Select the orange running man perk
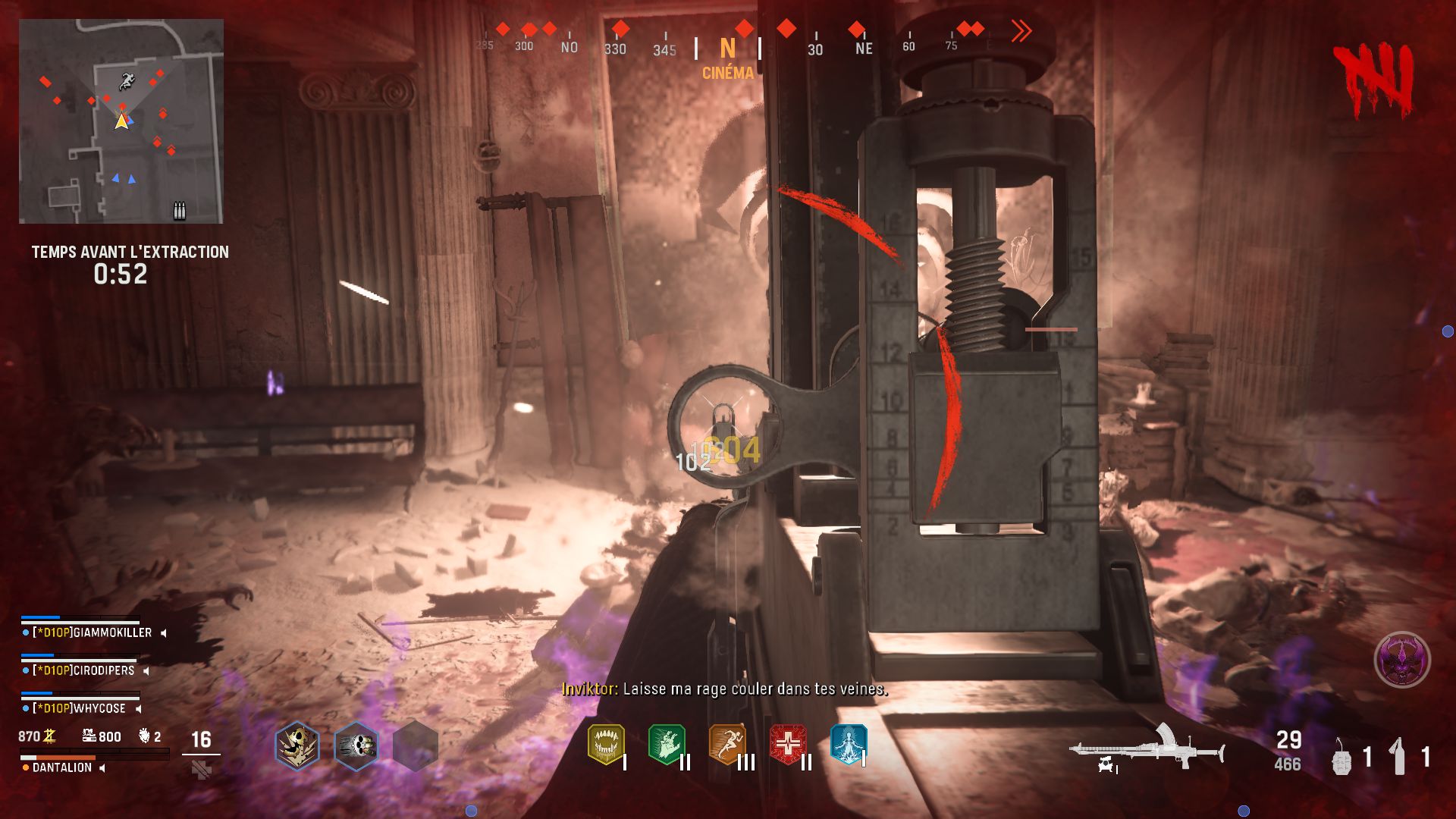This screenshot has width=1456, height=819. pos(726,745)
